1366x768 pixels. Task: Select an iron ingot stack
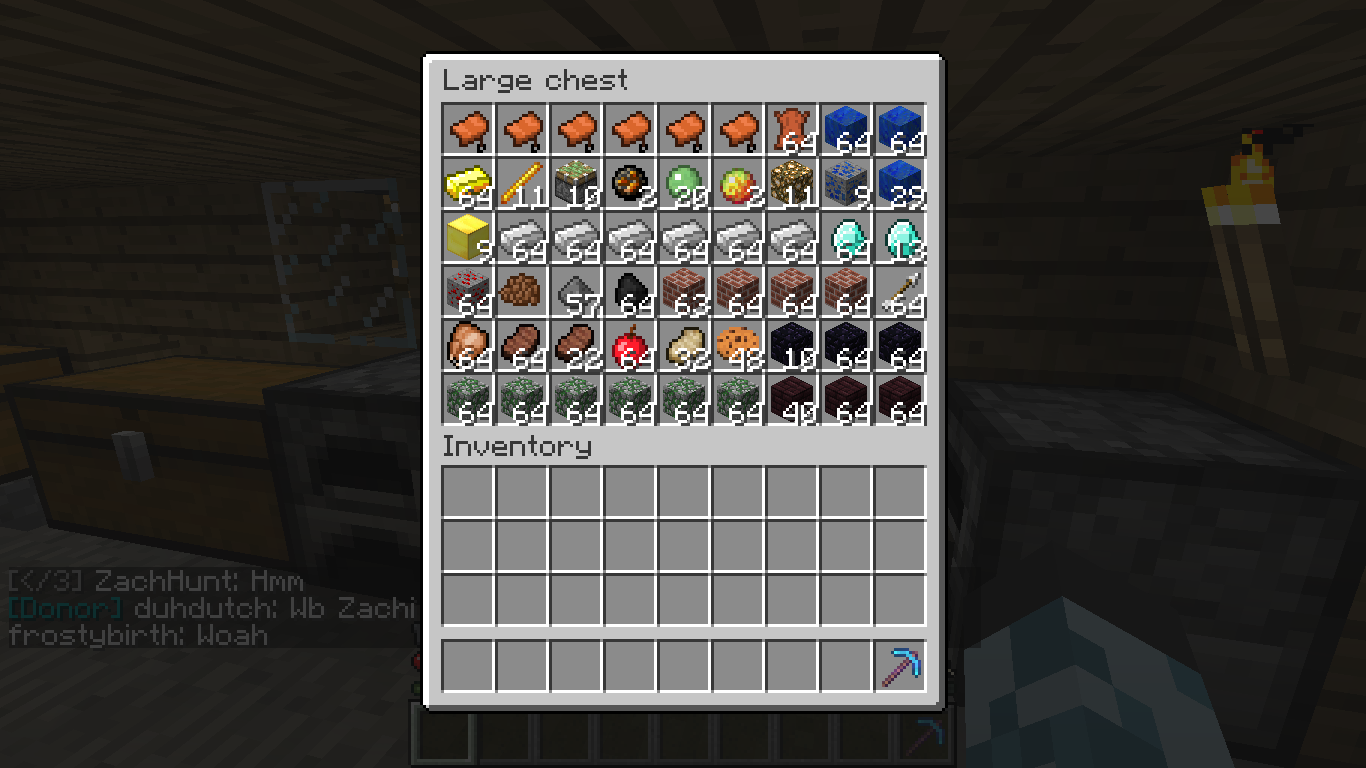pyautogui.click(x=576, y=237)
